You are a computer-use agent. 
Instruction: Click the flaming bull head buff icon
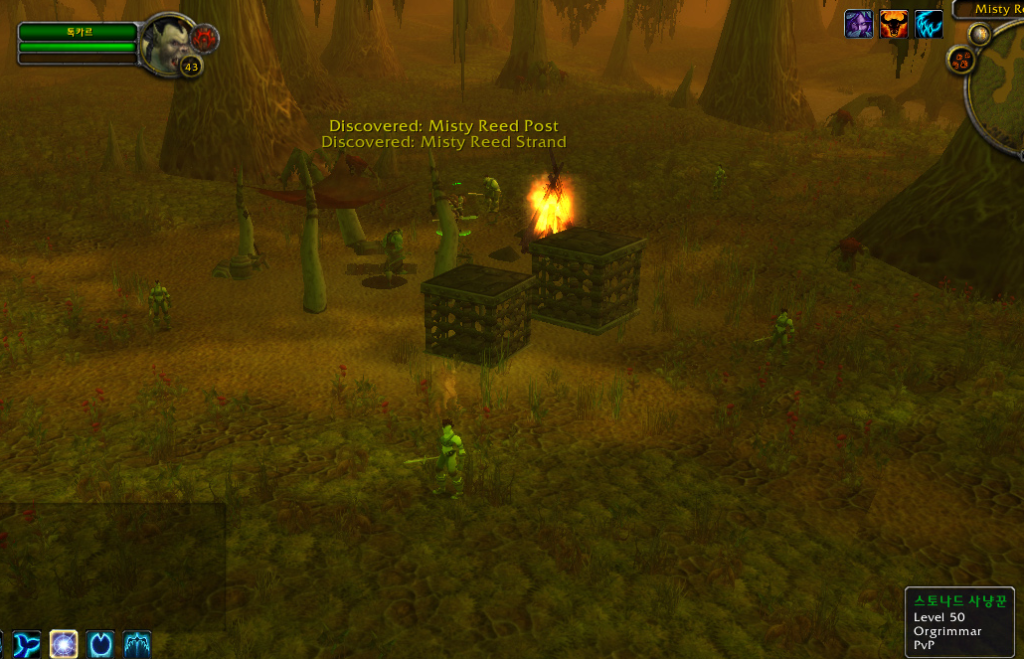point(894,24)
